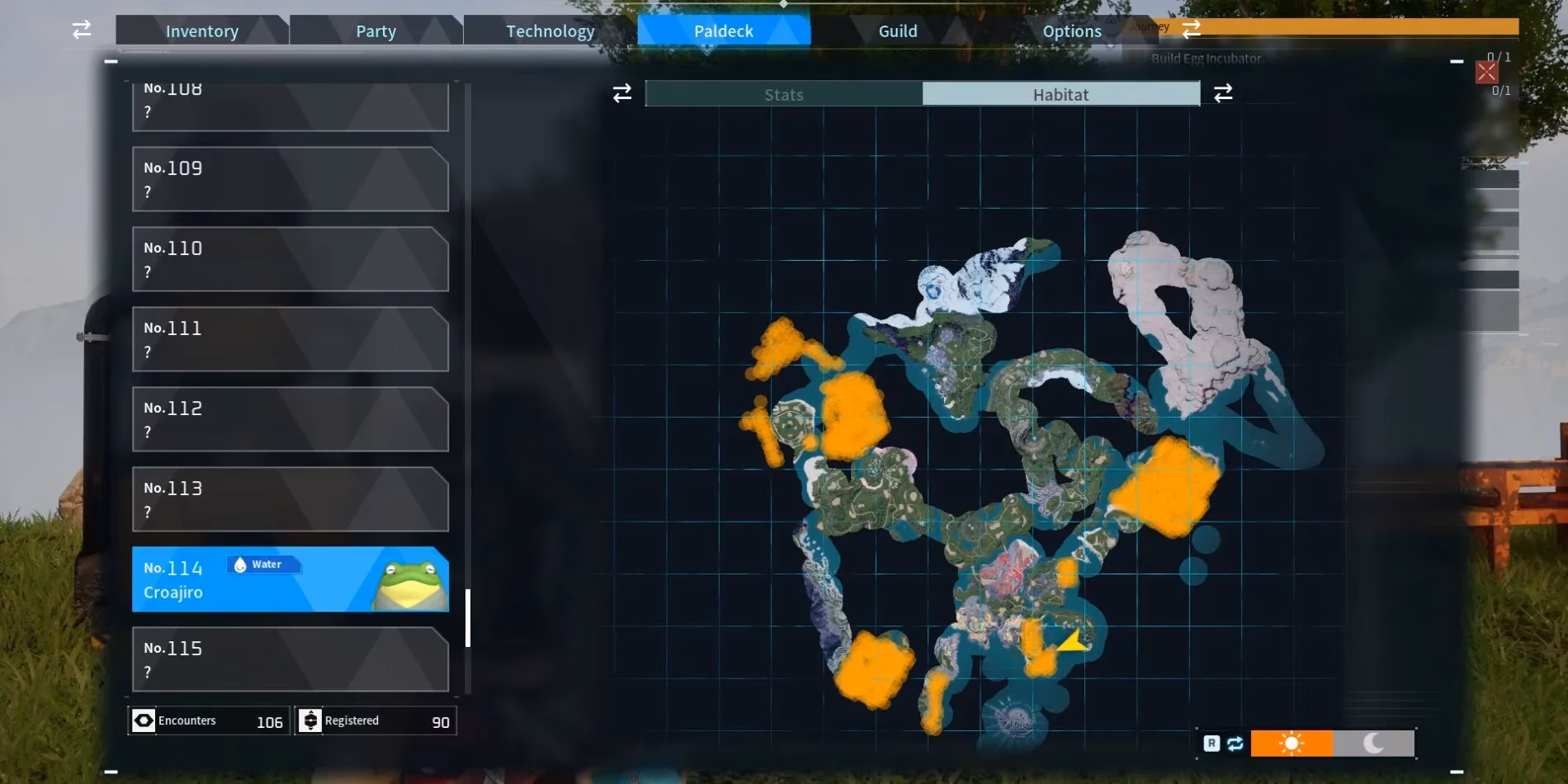
Task: Switch to the Stats tab
Action: [x=782, y=94]
